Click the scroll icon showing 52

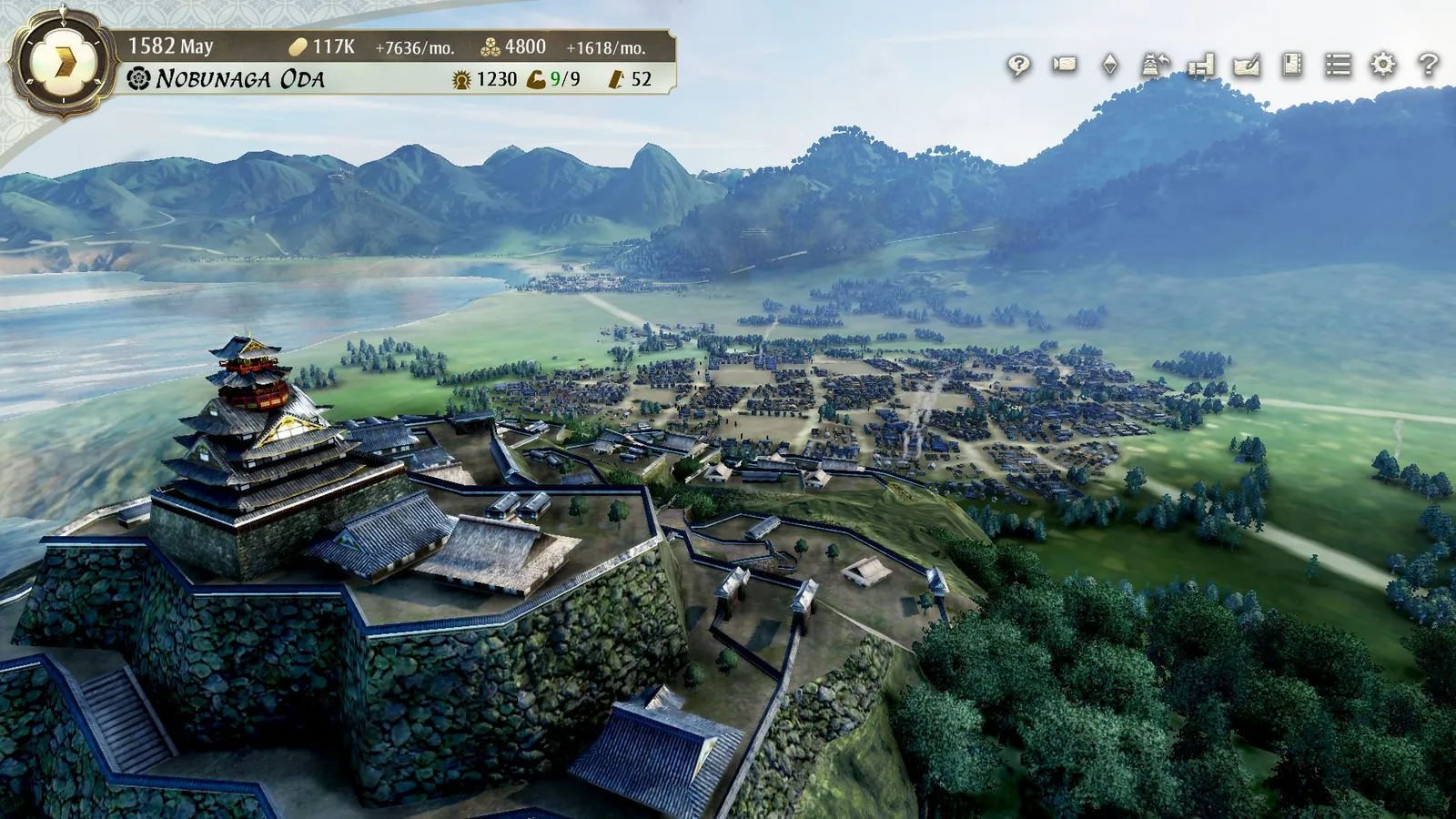[x=617, y=78]
